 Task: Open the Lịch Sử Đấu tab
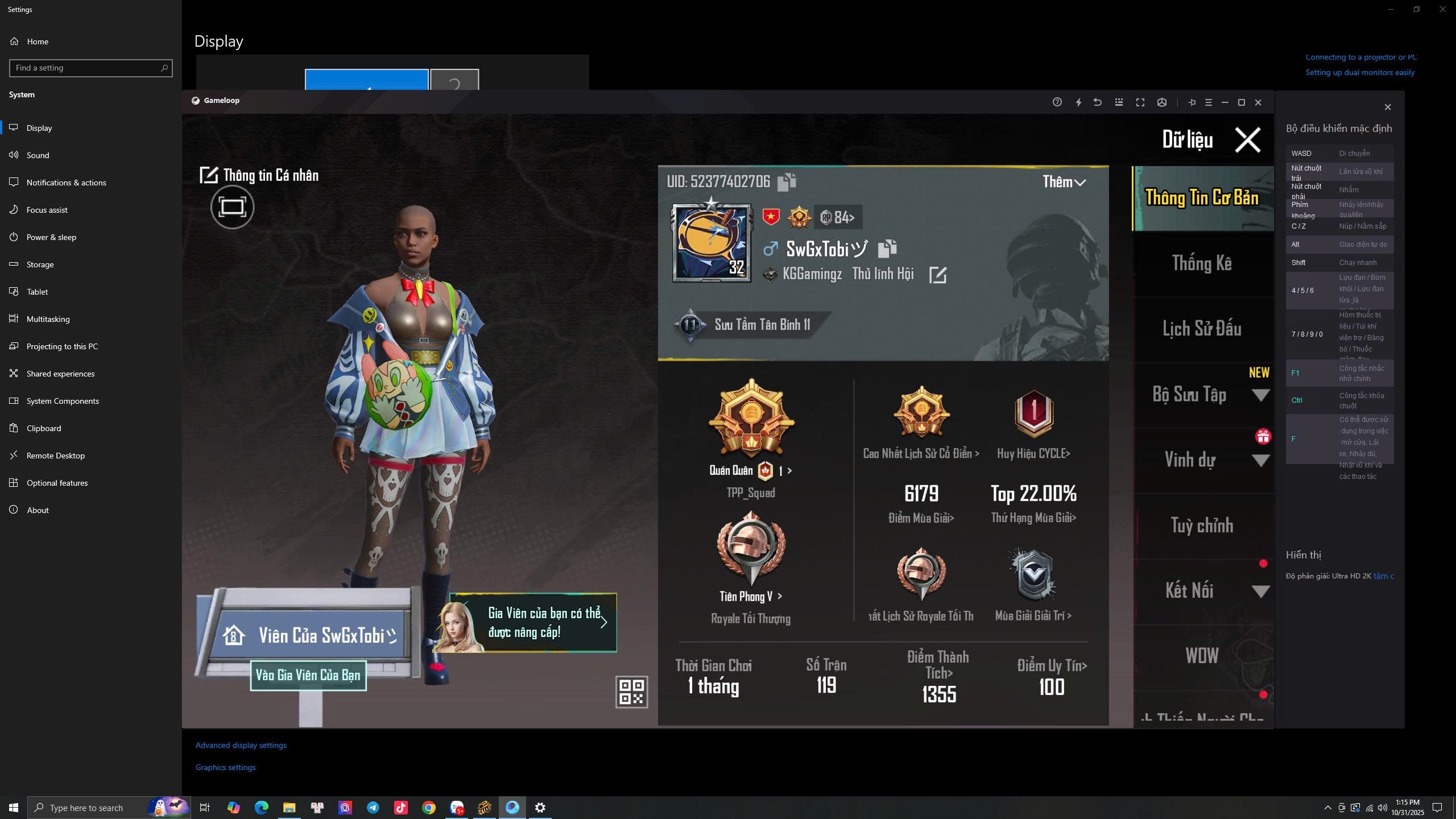pyautogui.click(x=1202, y=329)
